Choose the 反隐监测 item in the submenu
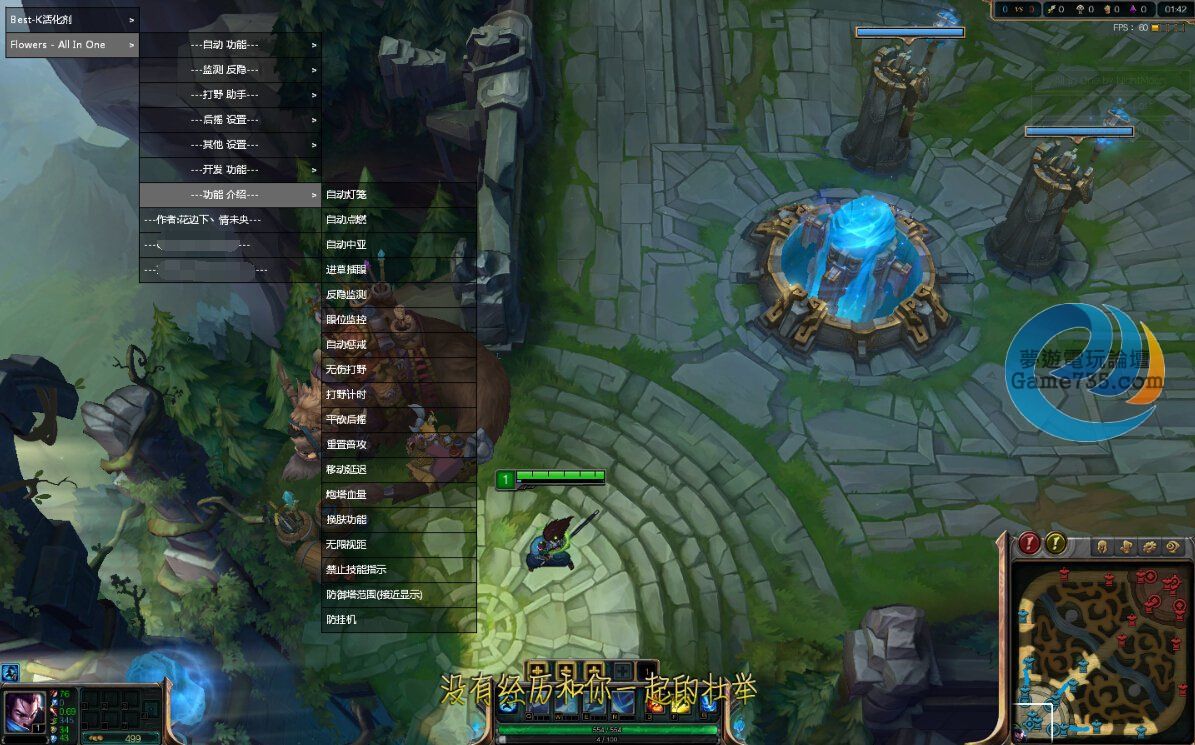This screenshot has height=745, width=1195. click(x=398, y=295)
